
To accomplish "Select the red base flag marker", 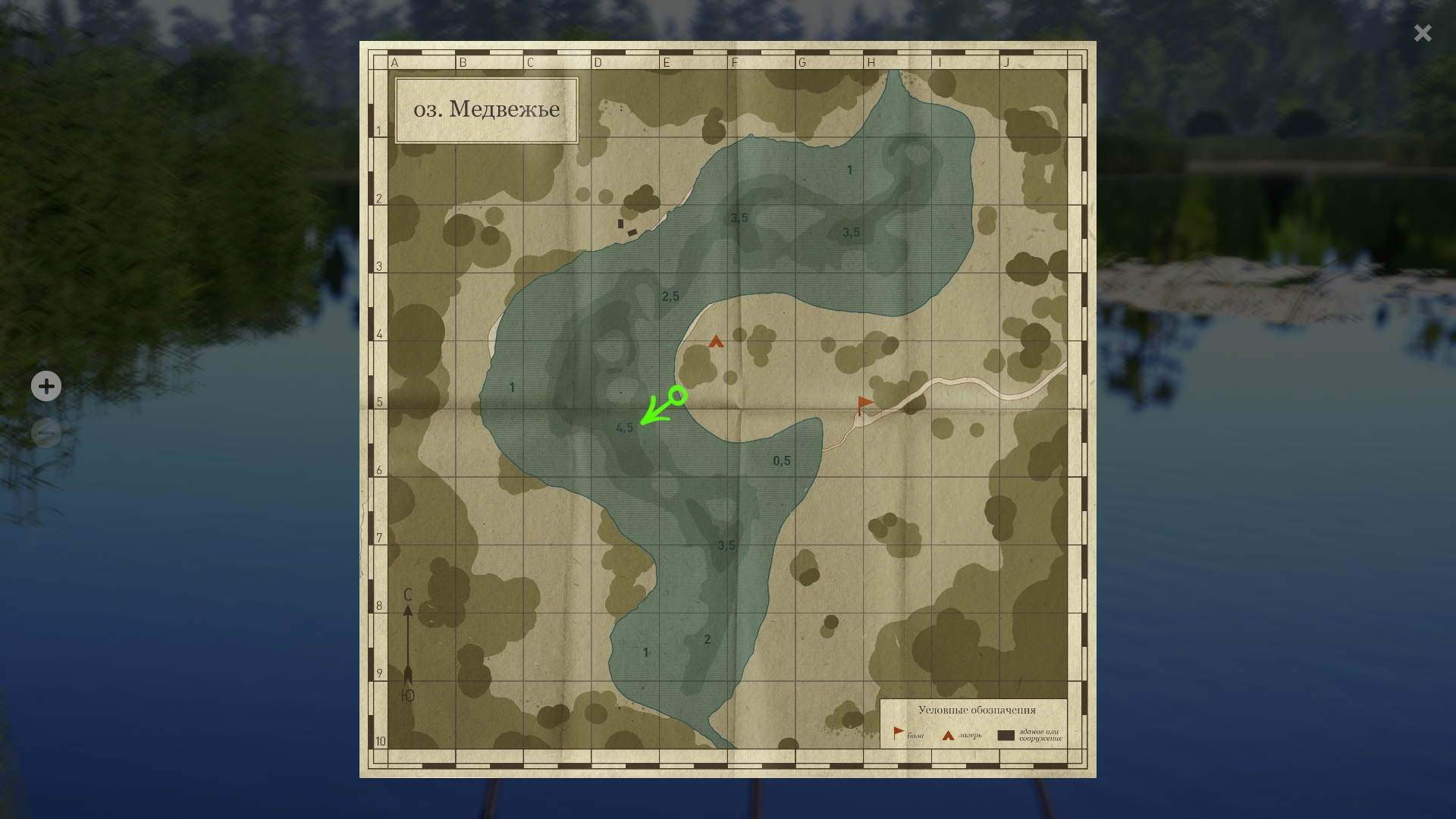I will [x=864, y=404].
